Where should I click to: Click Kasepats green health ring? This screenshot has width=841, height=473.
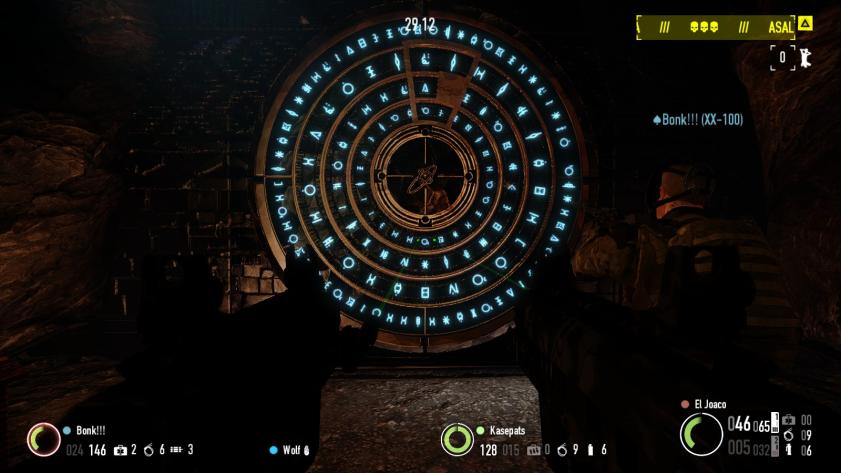tap(457, 438)
